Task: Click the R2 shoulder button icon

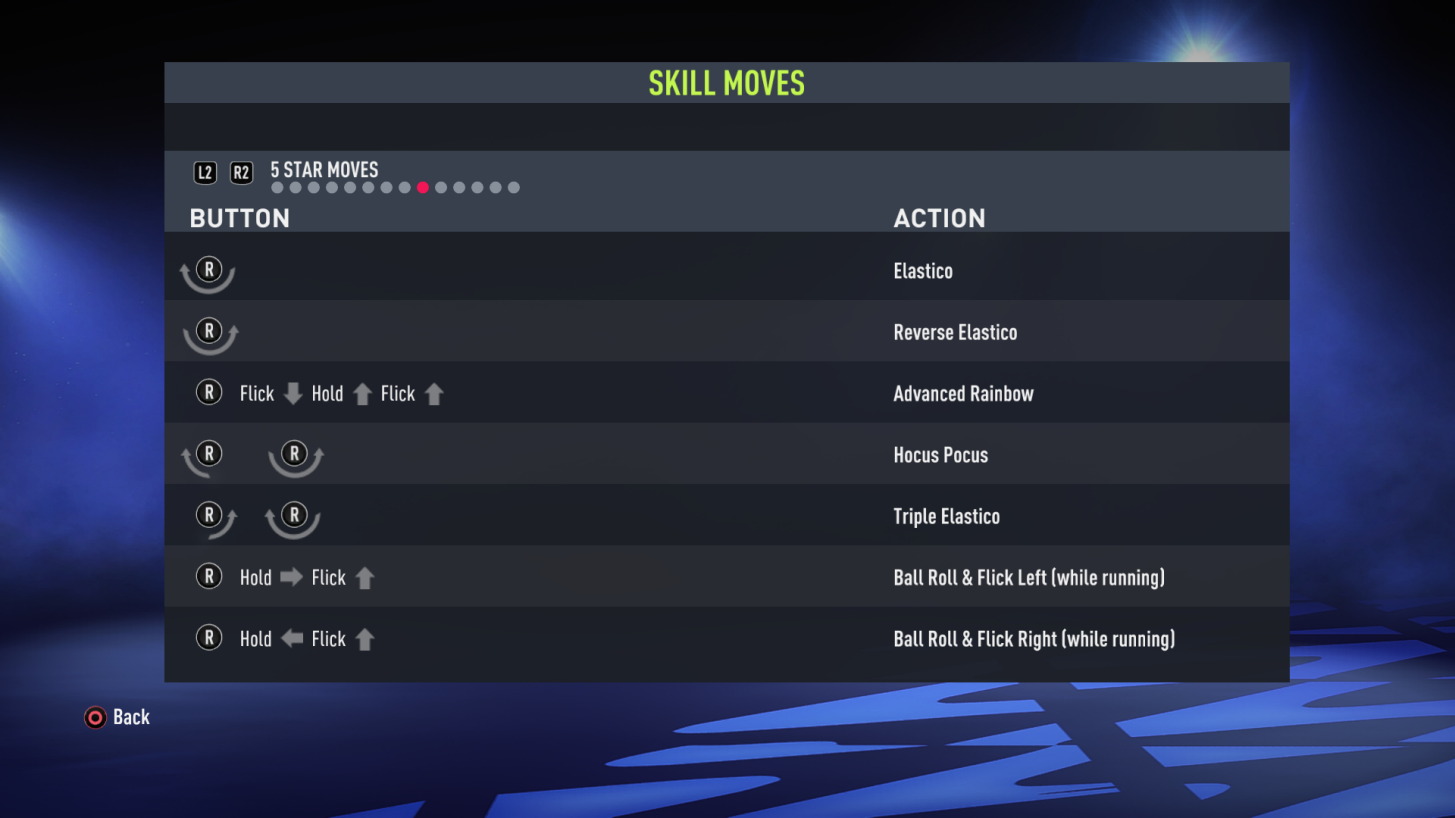Action: click(x=240, y=172)
